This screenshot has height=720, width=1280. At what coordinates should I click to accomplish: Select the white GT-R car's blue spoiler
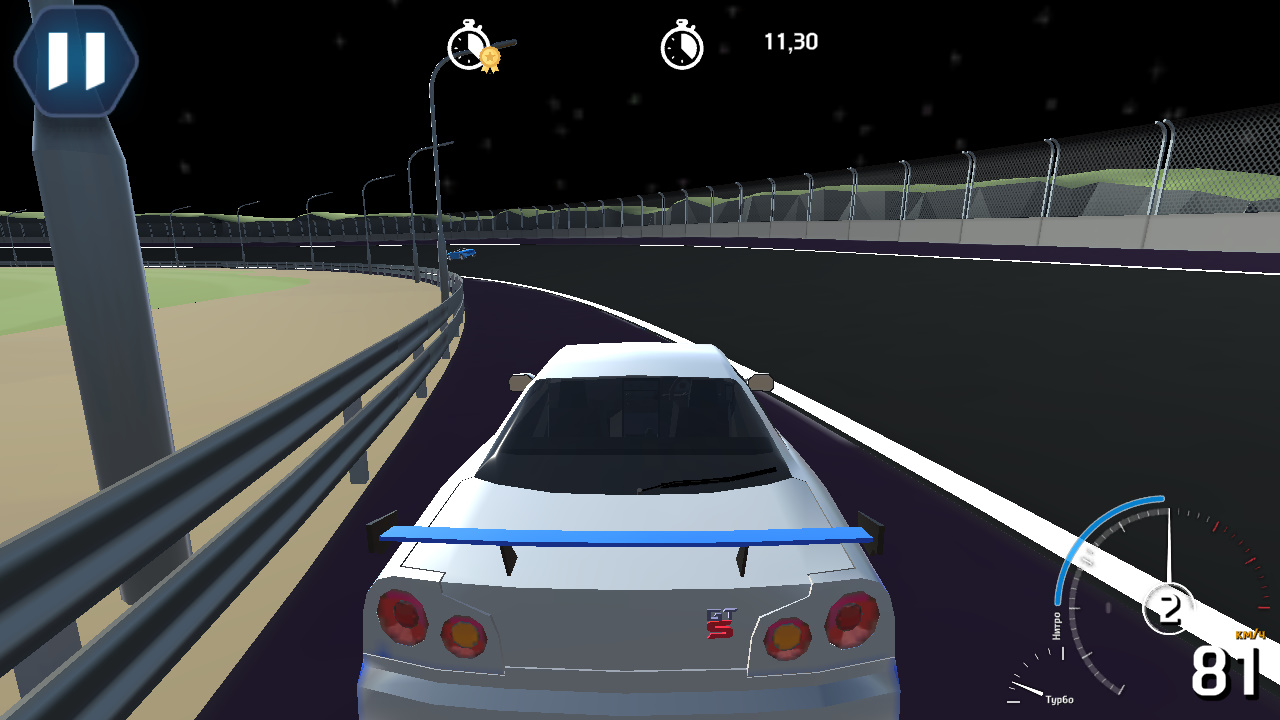[620, 535]
